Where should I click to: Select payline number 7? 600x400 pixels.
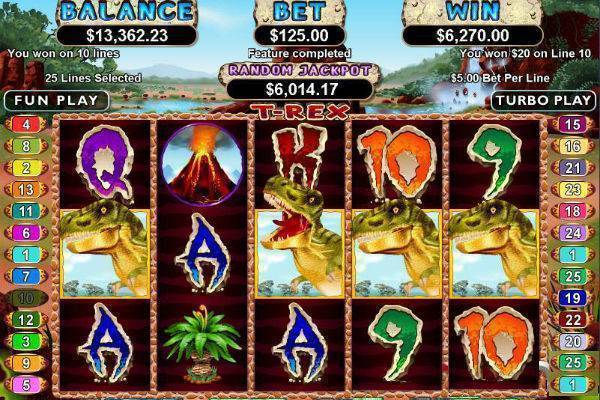[x=26, y=275]
